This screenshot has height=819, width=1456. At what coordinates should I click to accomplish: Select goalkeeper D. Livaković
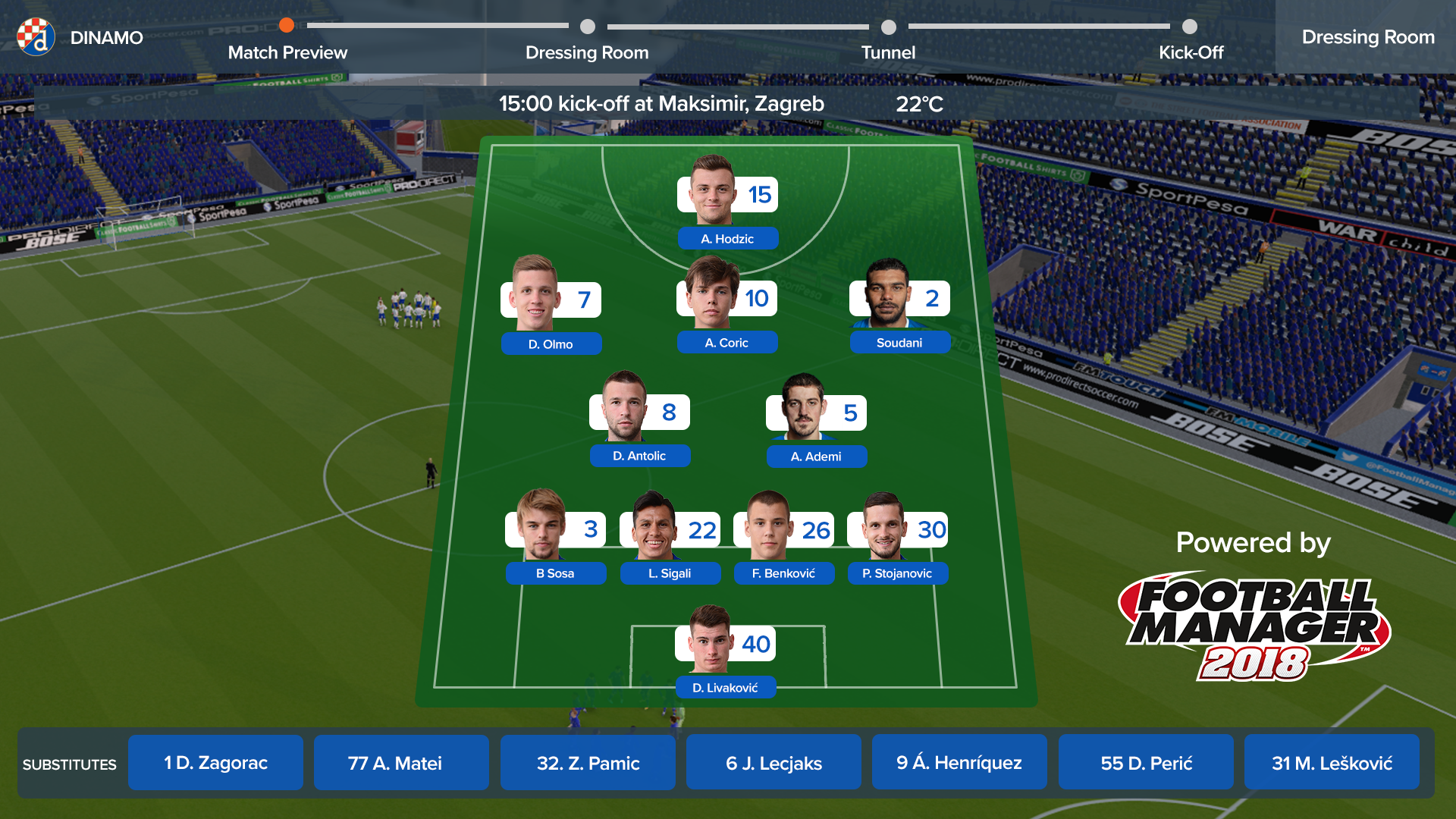coord(725,653)
